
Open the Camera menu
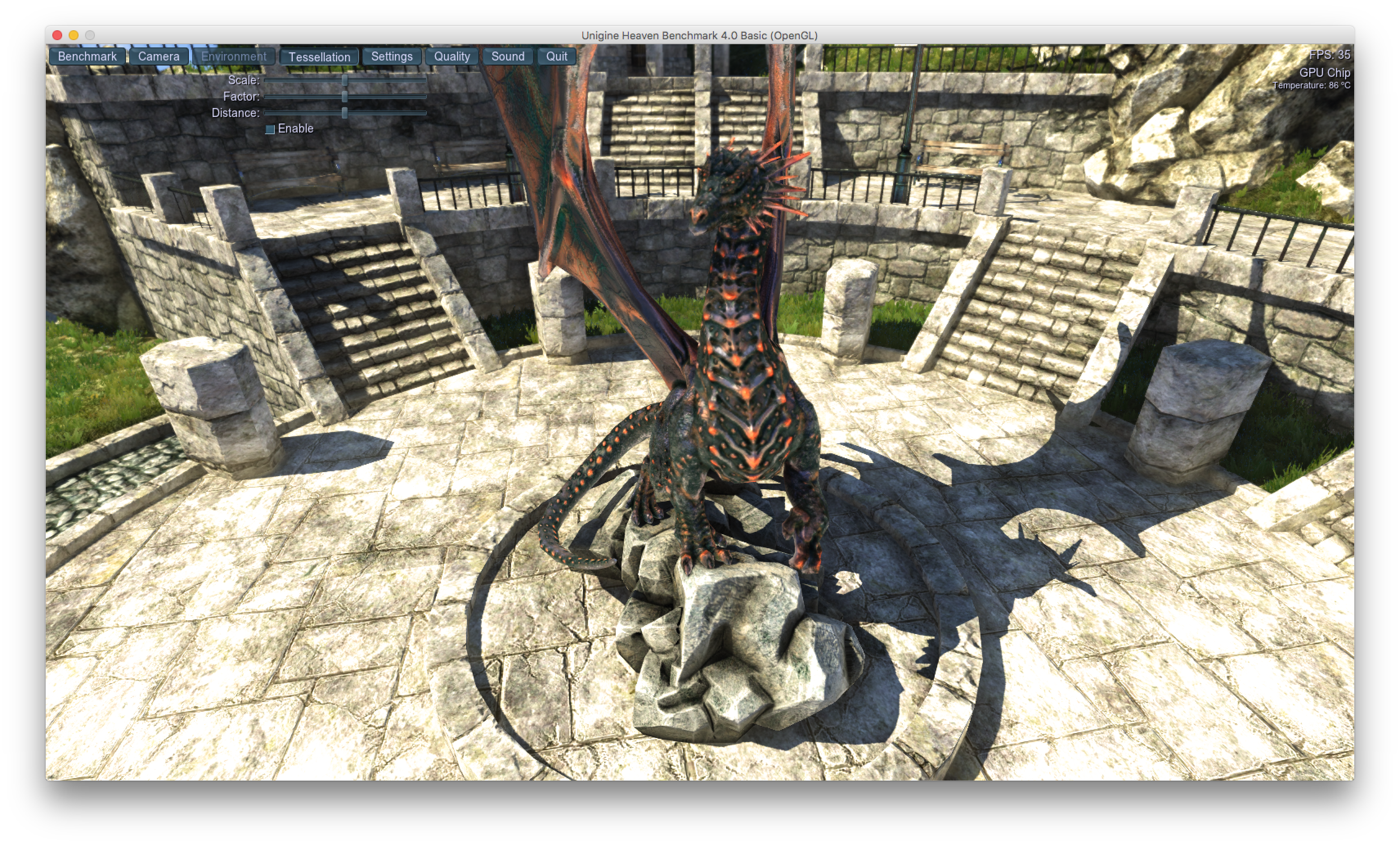point(159,56)
